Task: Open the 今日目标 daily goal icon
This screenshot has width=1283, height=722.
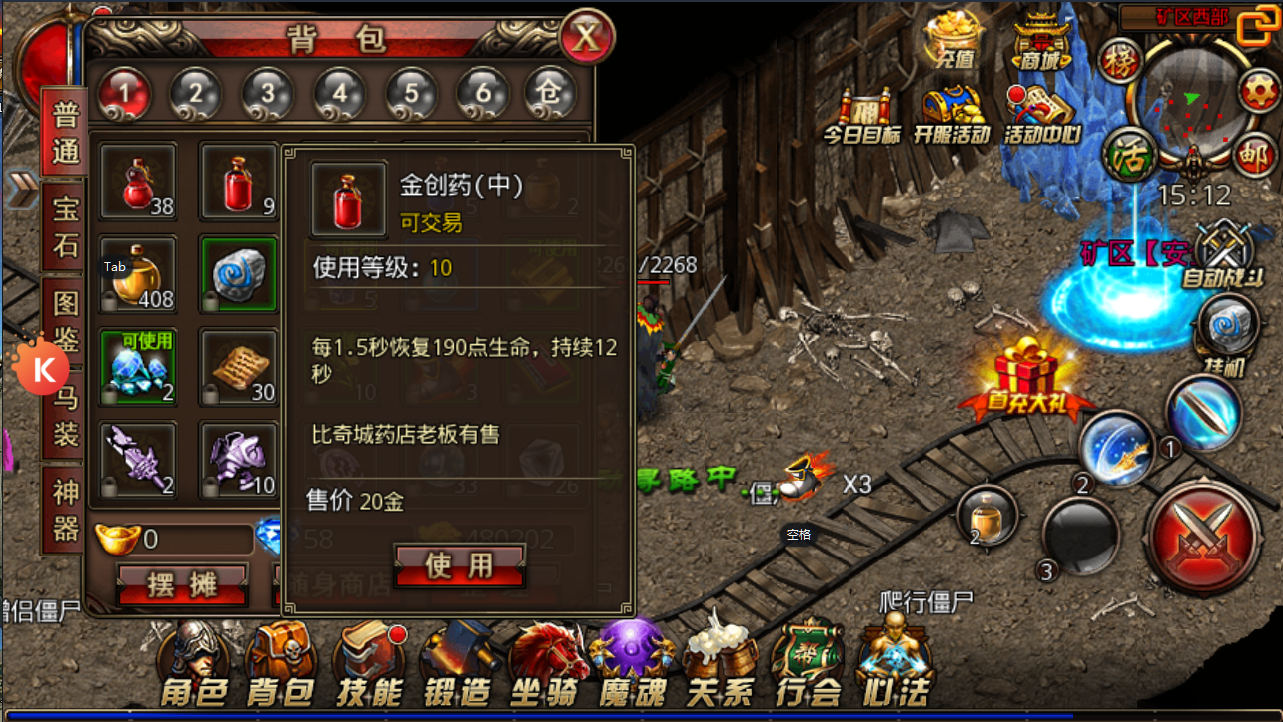Action: [x=862, y=105]
